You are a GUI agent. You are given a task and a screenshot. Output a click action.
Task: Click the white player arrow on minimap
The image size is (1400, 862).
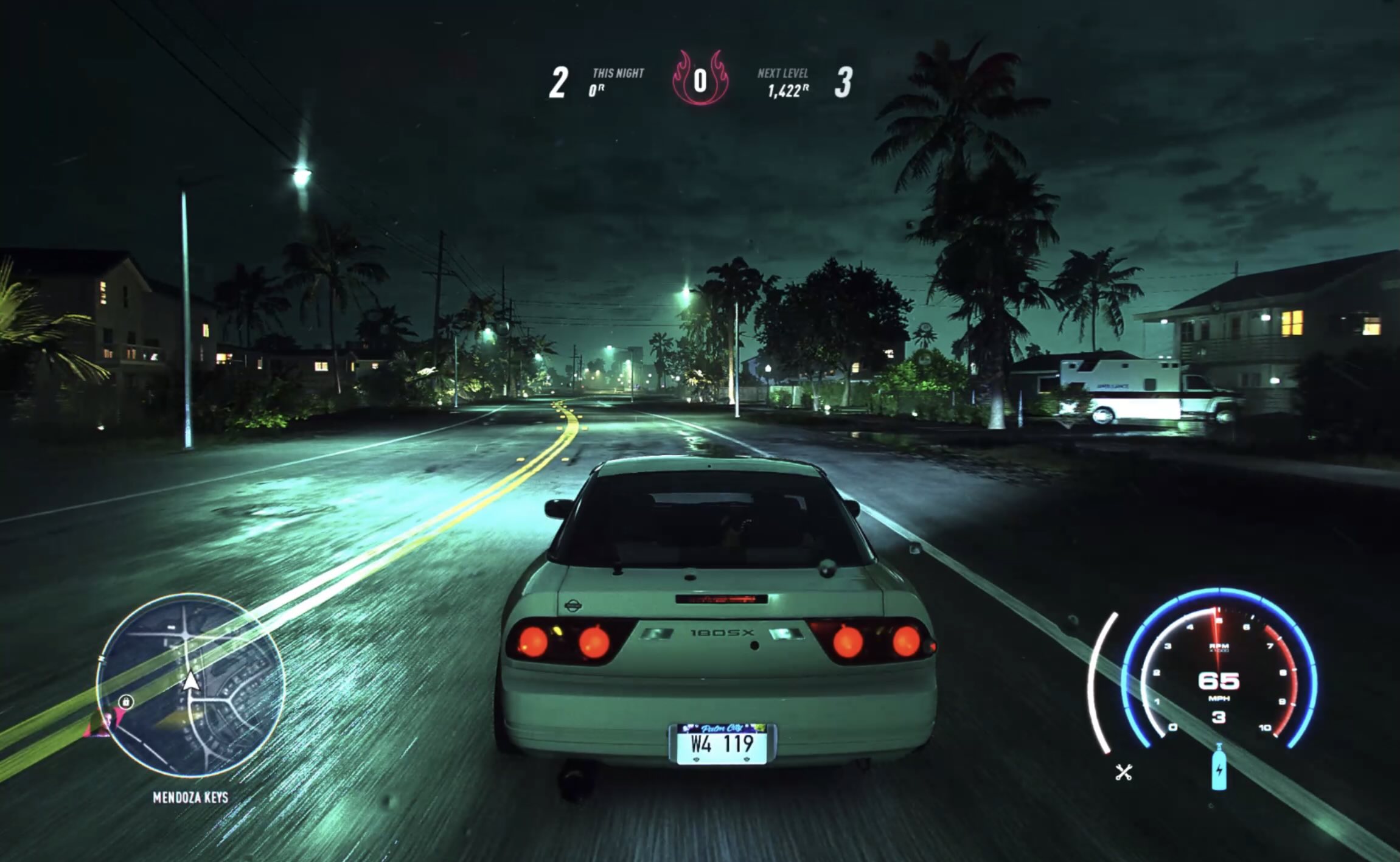(191, 681)
